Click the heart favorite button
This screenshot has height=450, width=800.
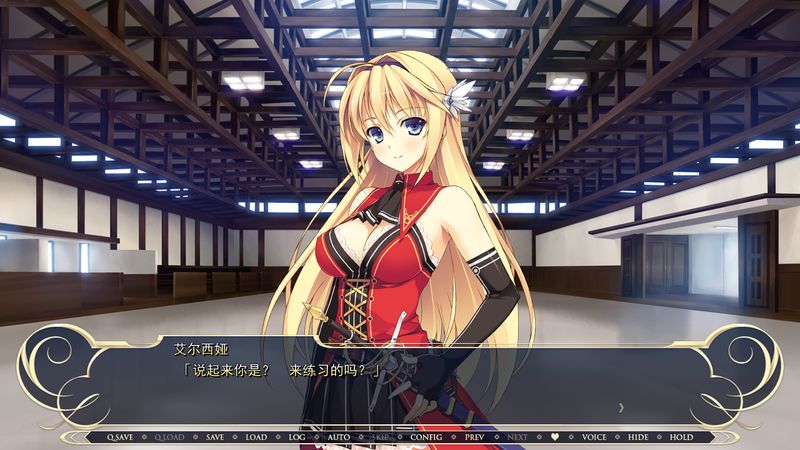(x=555, y=437)
